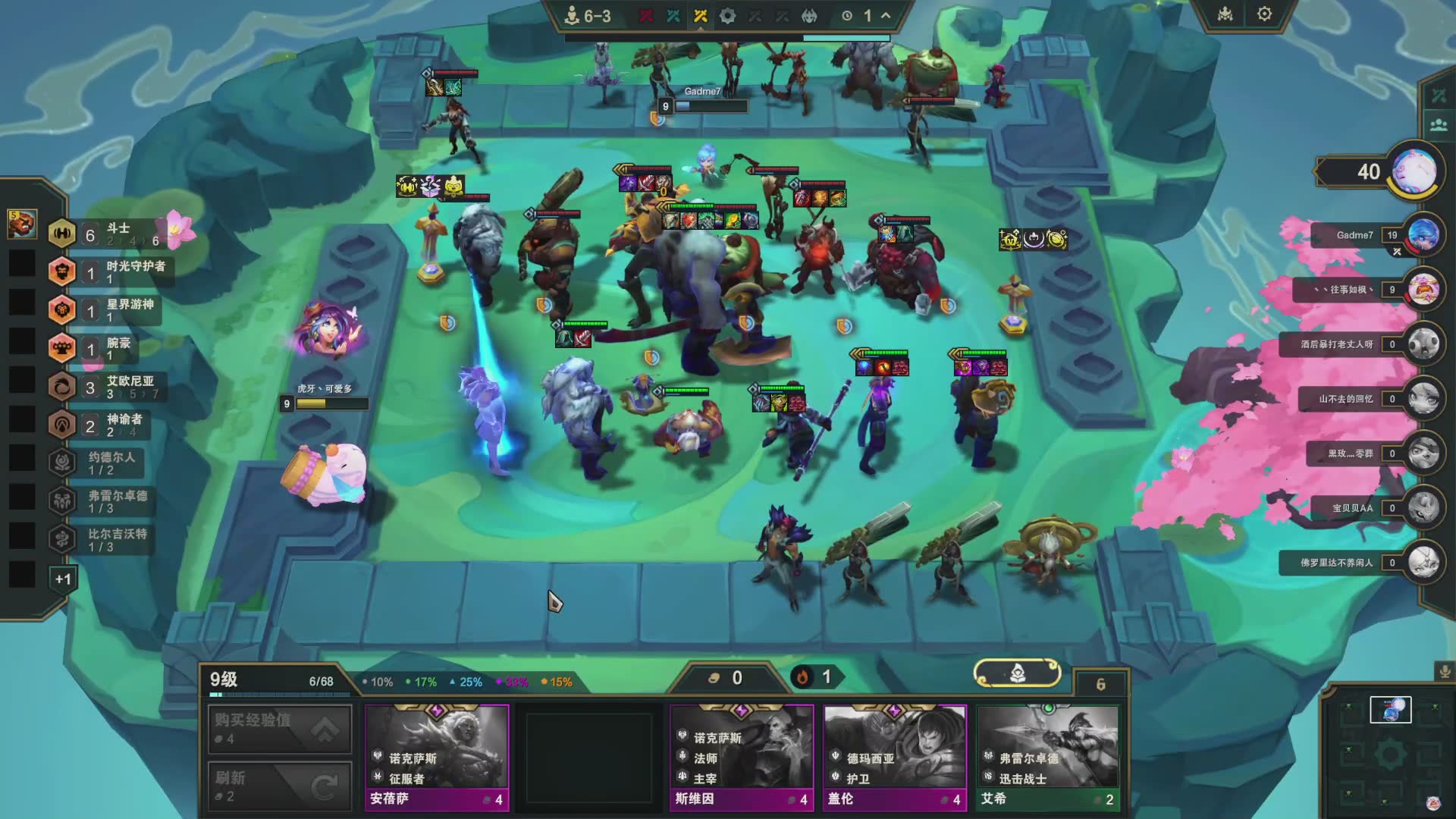Open the settings gear at top right
Image resolution: width=1456 pixels, height=819 pixels.
1264,14
